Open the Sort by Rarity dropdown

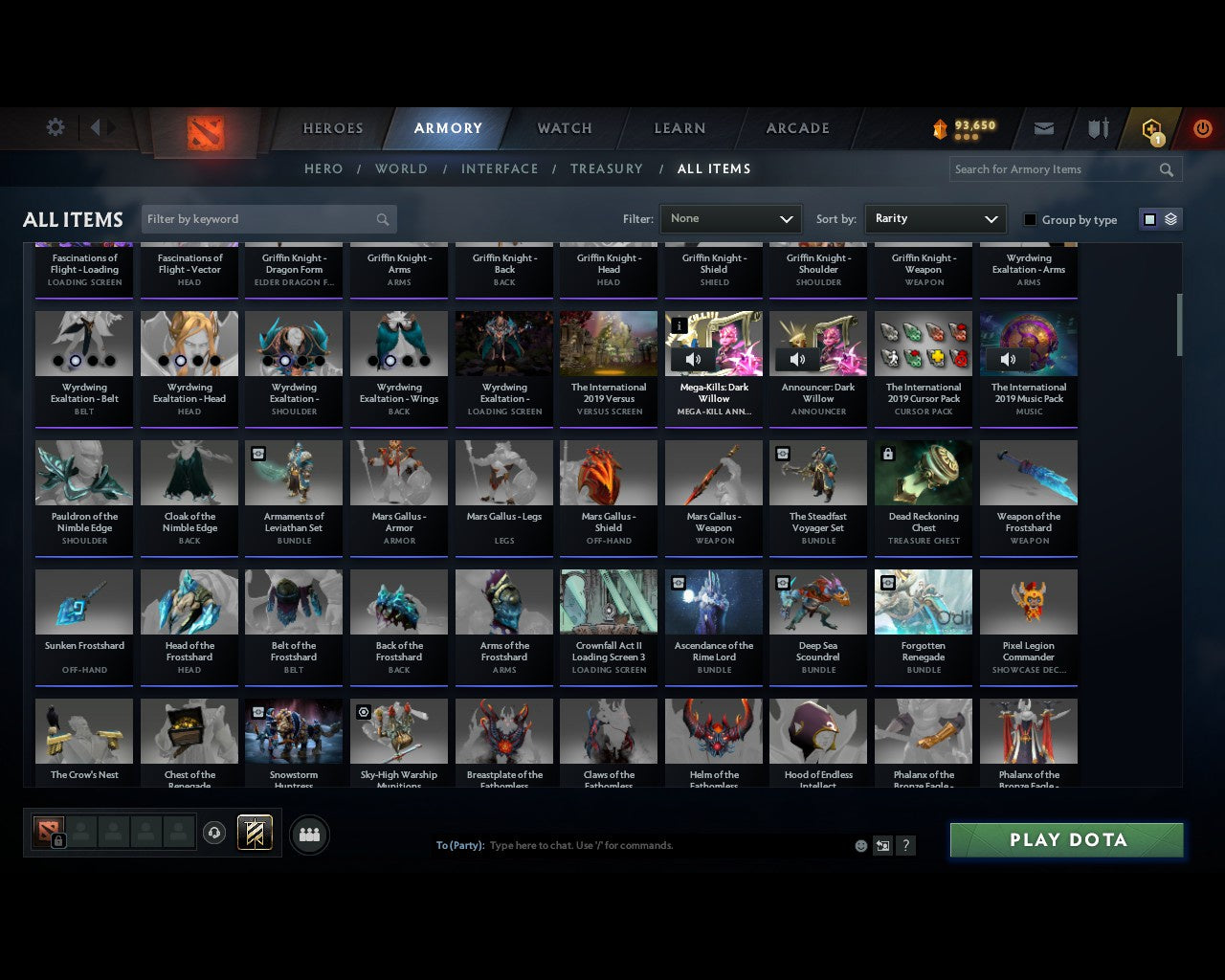[935, 219]
